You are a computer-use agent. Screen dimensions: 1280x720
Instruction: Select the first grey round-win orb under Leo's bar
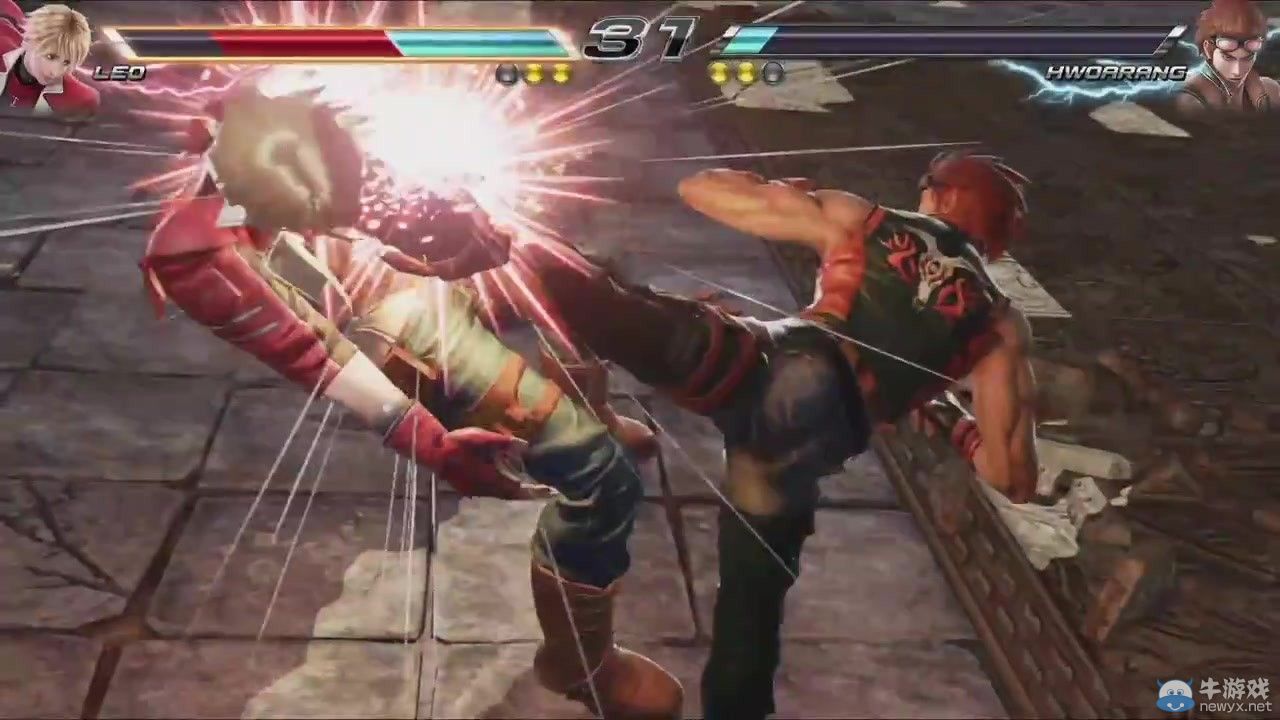(x=506, y=70)
